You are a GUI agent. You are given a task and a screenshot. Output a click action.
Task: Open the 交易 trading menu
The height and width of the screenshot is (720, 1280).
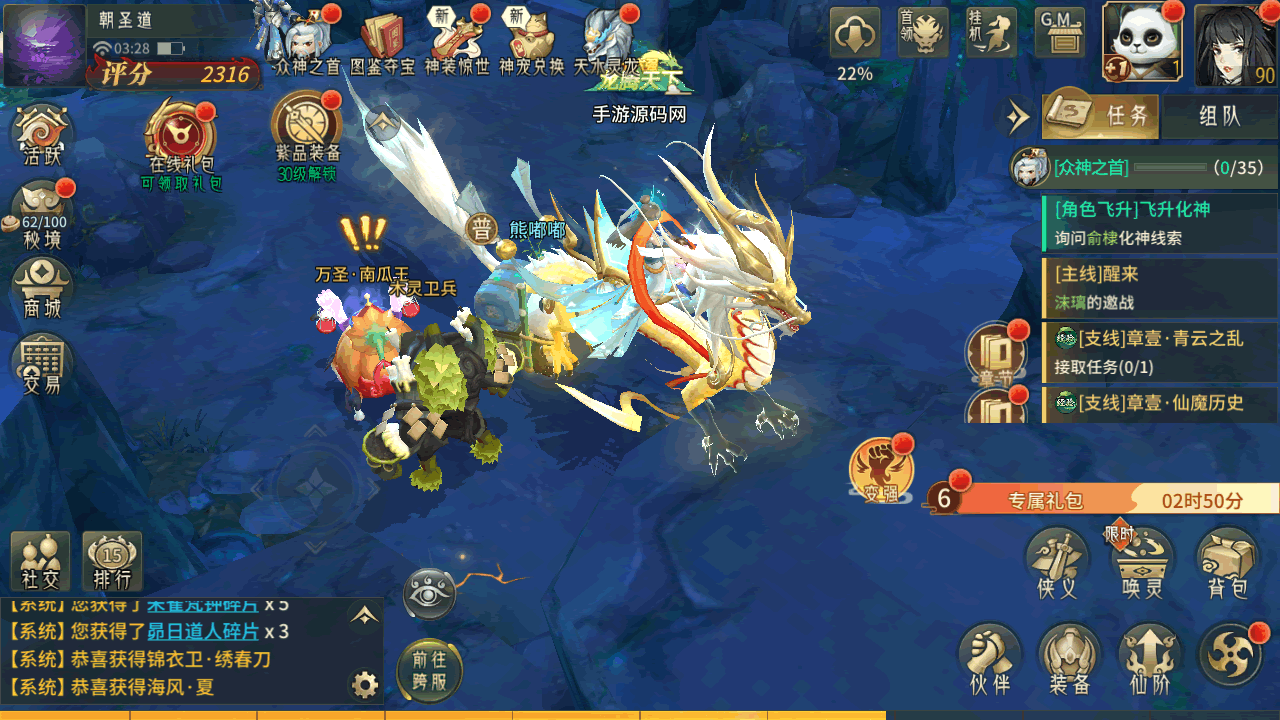[x=42, y=363]
